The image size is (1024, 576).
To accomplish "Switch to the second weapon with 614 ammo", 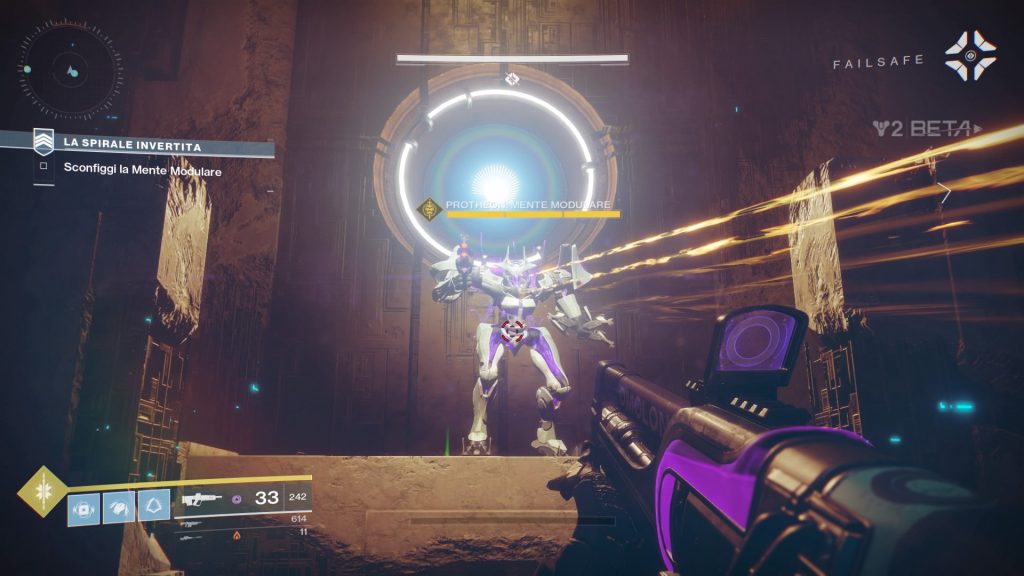I will [190, 522].
